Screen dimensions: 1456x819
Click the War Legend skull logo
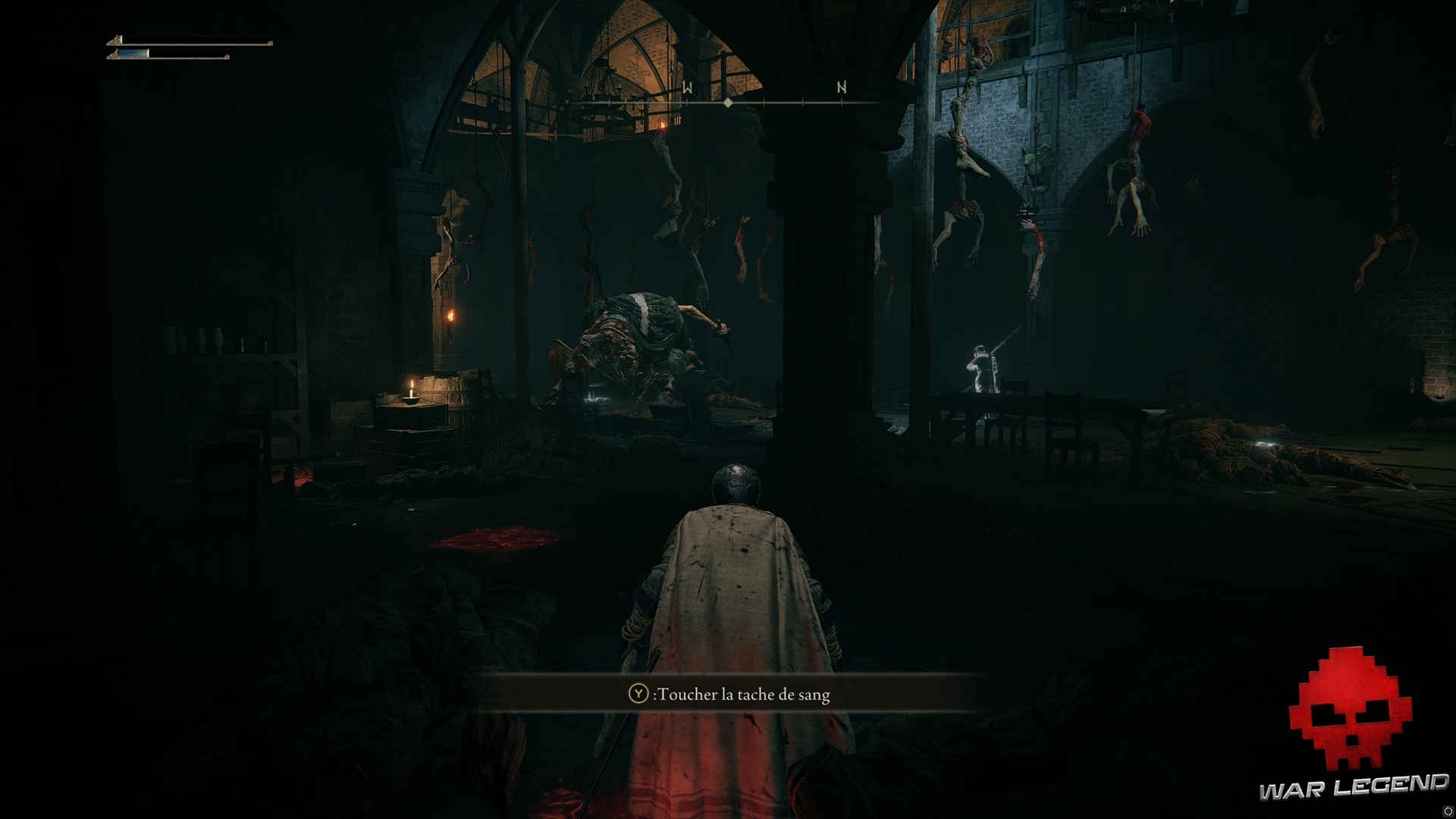tap(1350, 709)
